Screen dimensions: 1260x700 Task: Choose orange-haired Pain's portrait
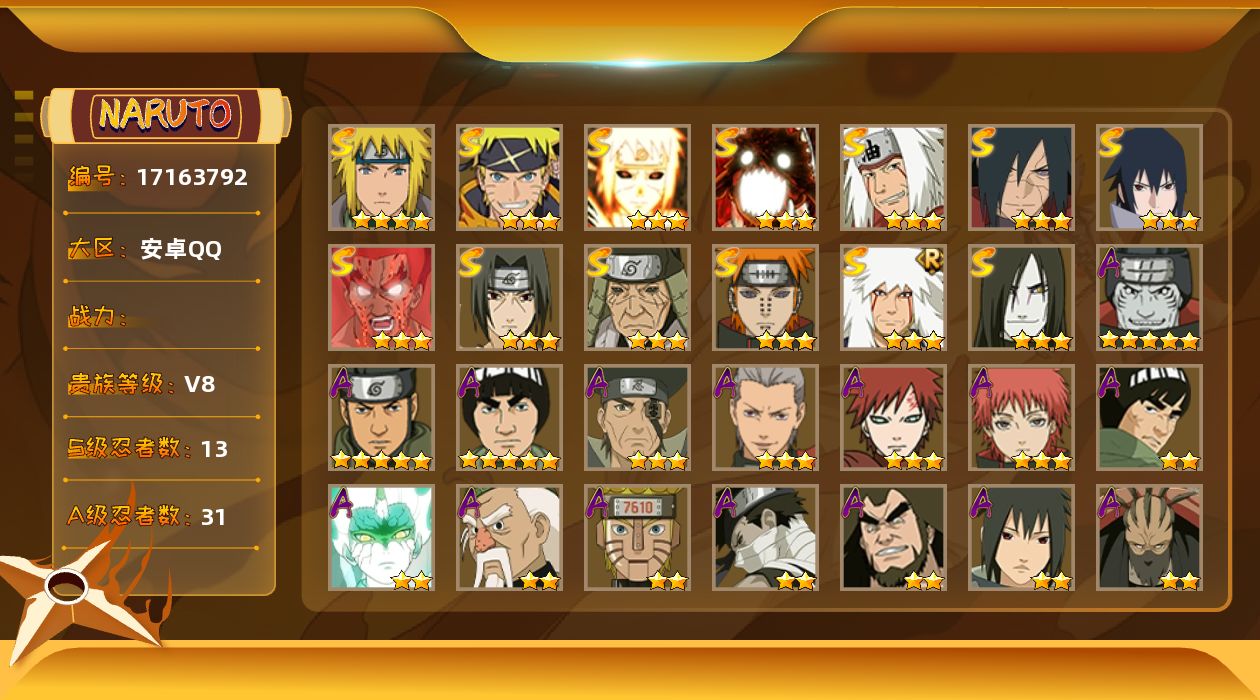tap(765, 297)
